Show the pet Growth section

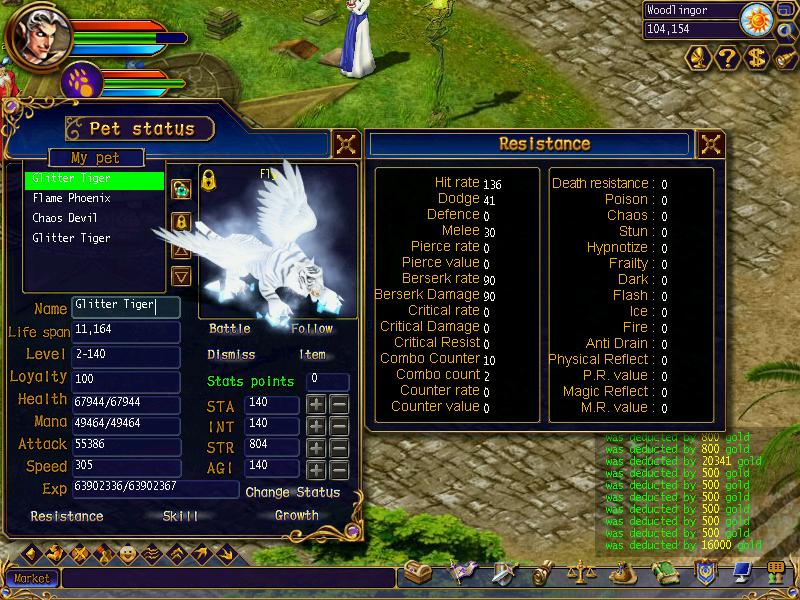pos(296,516)
